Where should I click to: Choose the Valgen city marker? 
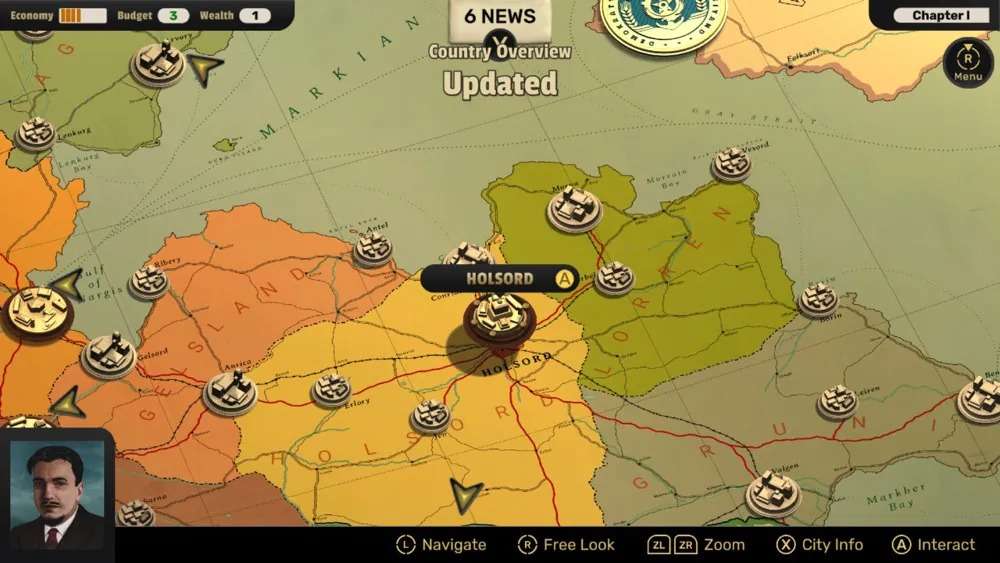(x=773, y=492)
